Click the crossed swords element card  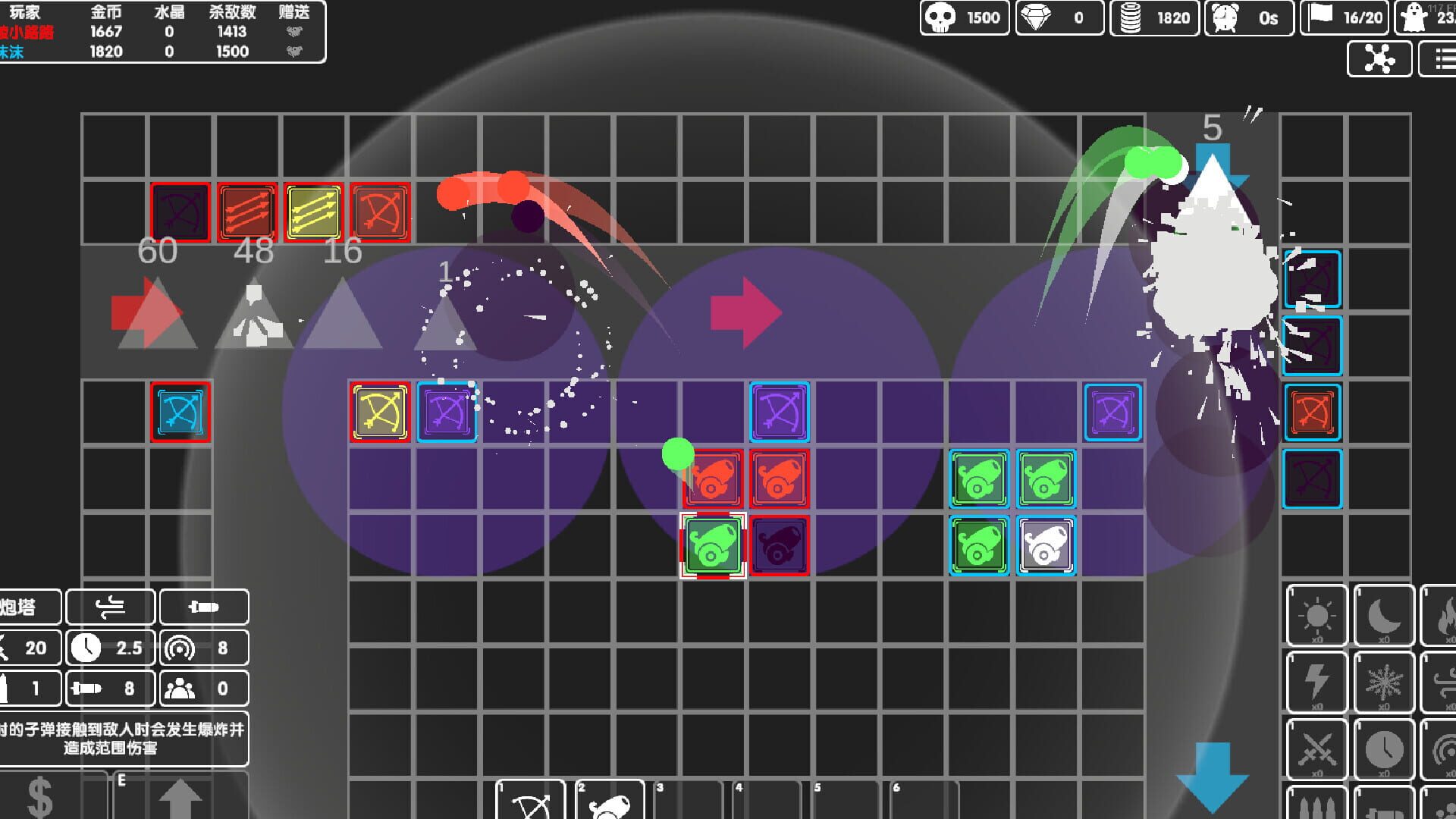coord(1317,748)
